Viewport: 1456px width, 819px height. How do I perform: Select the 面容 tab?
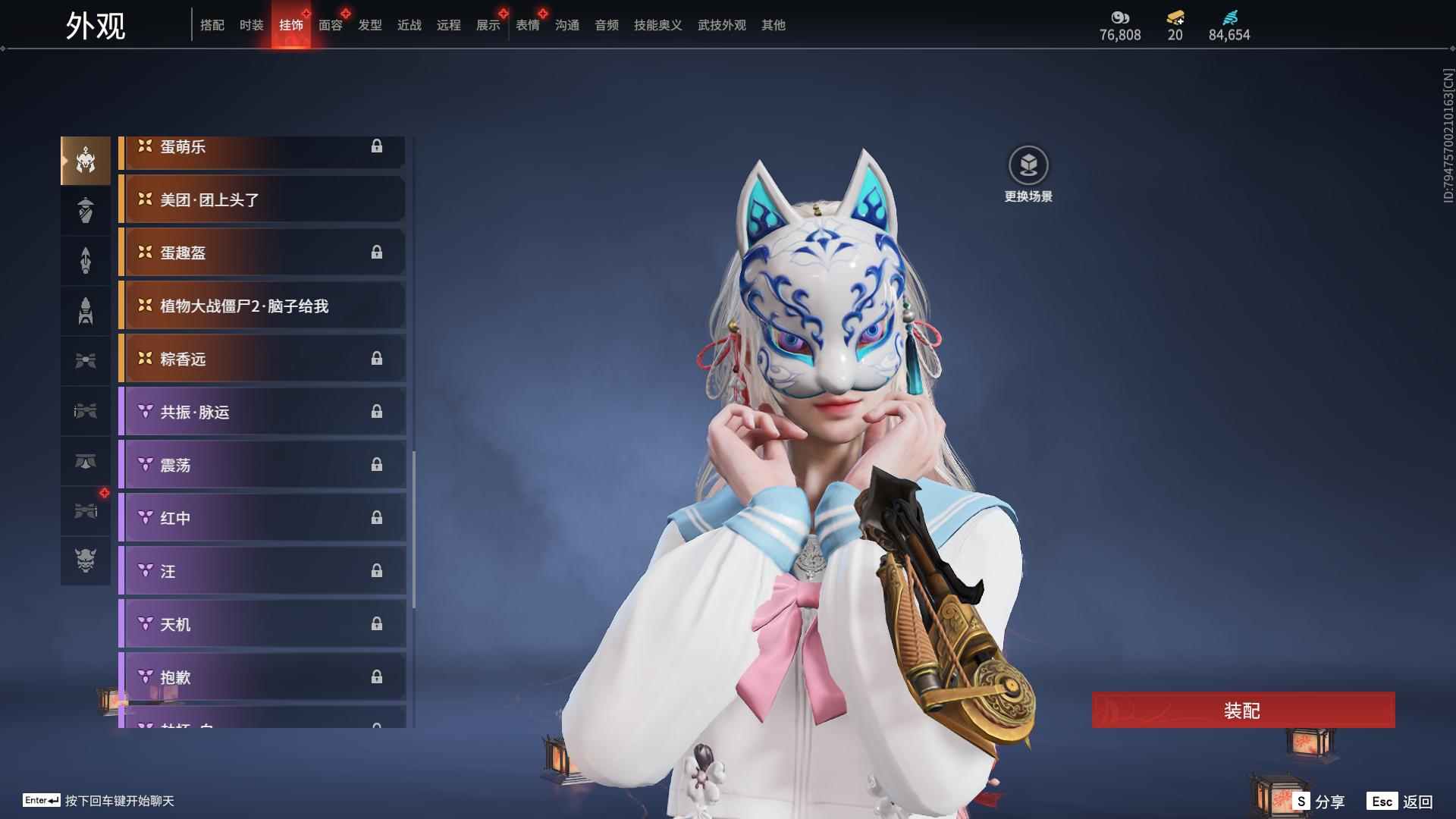coord(330,25)
